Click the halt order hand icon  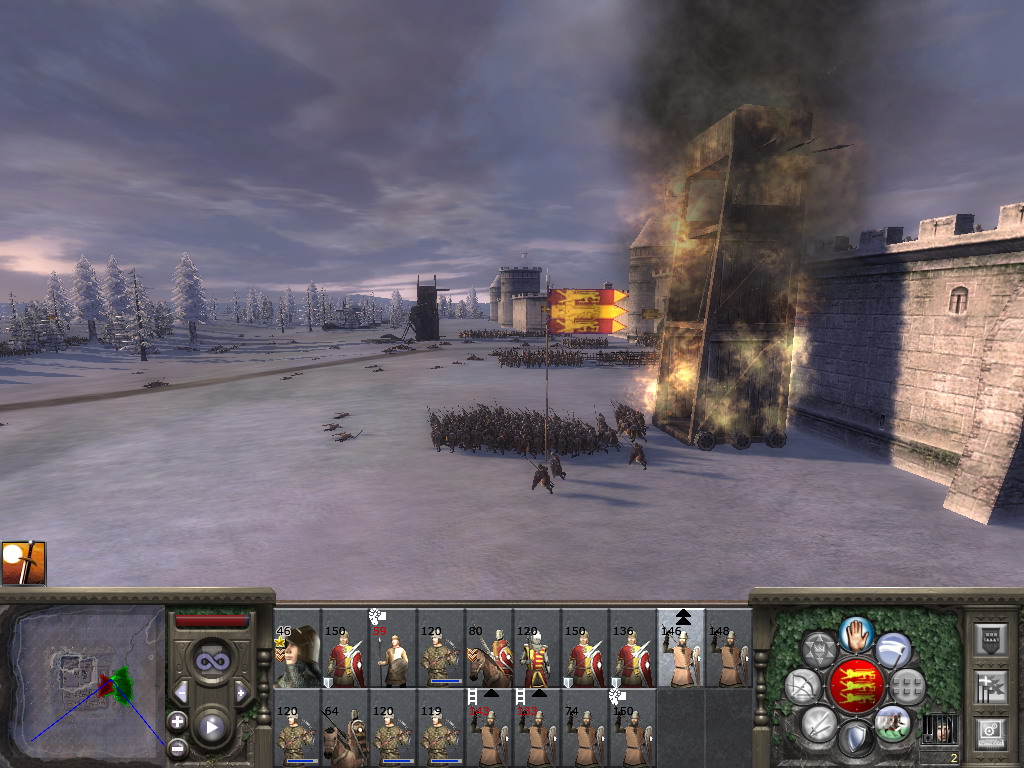coord(856,632)
